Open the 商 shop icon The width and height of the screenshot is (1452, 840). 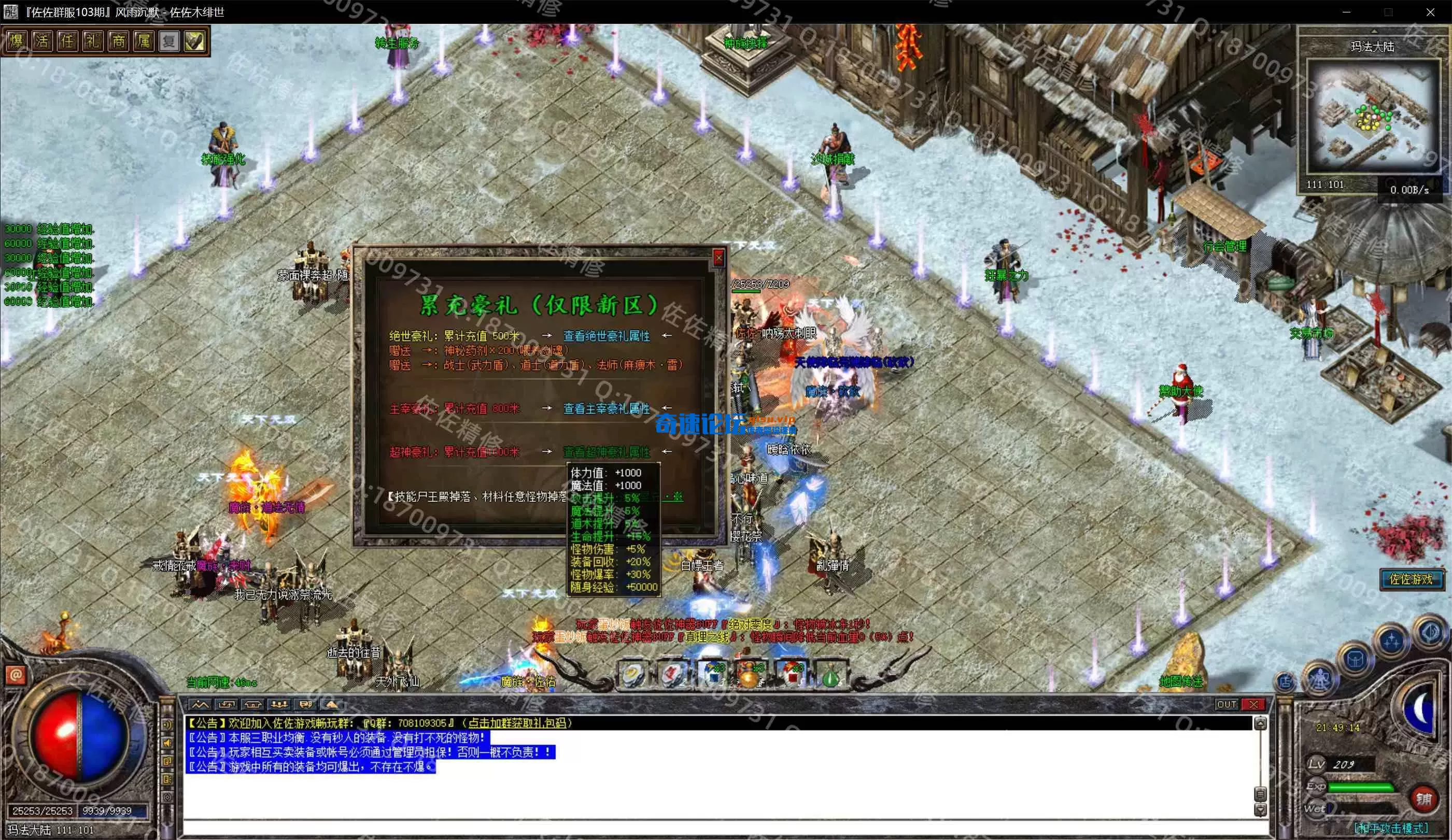click(x=118, y=41)
